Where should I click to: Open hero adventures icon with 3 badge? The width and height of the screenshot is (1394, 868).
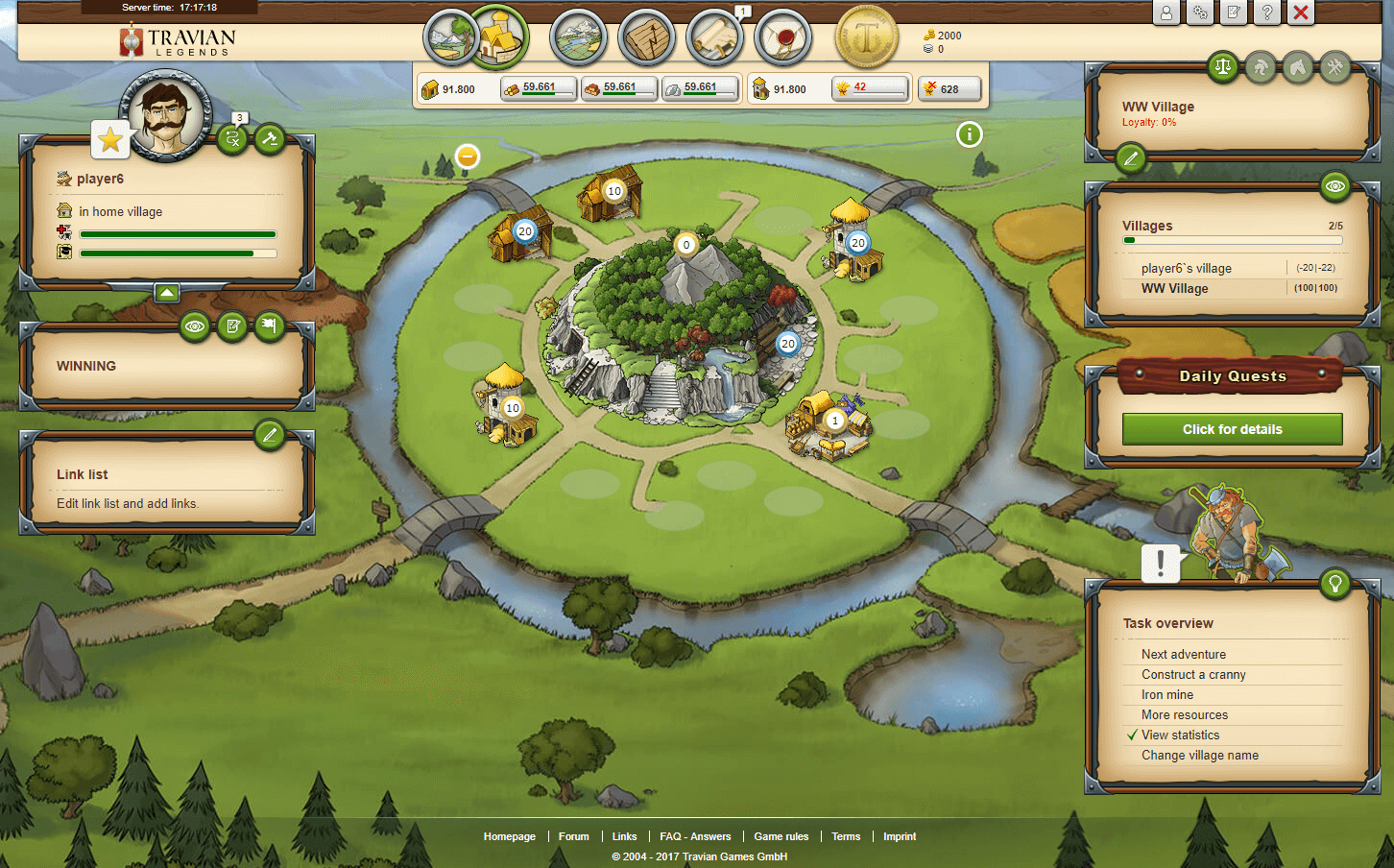click(232, 139)
